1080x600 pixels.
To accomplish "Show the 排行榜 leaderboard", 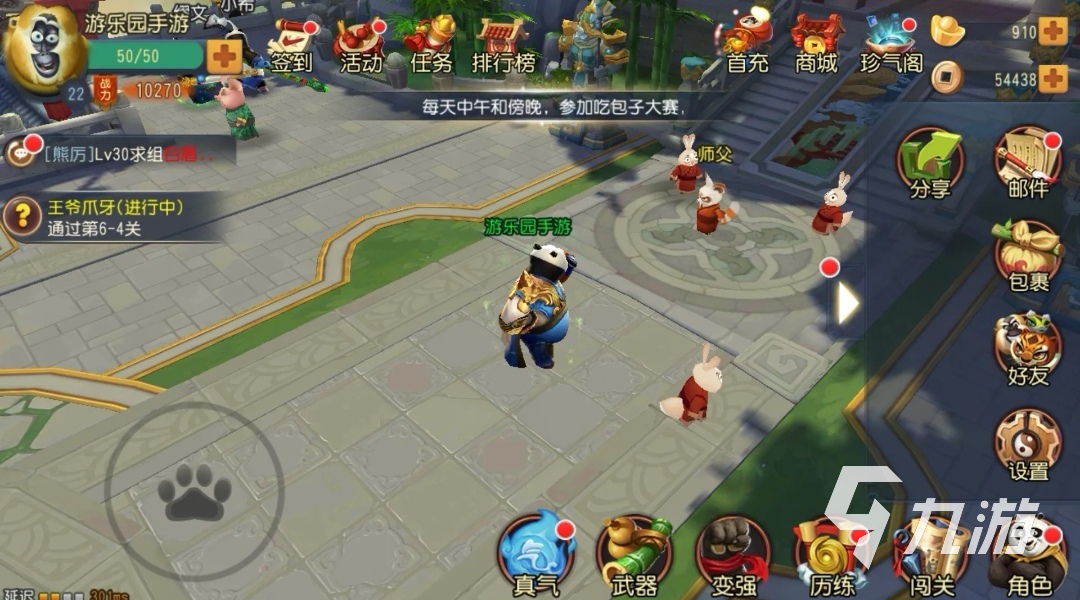I will [504, 46].
